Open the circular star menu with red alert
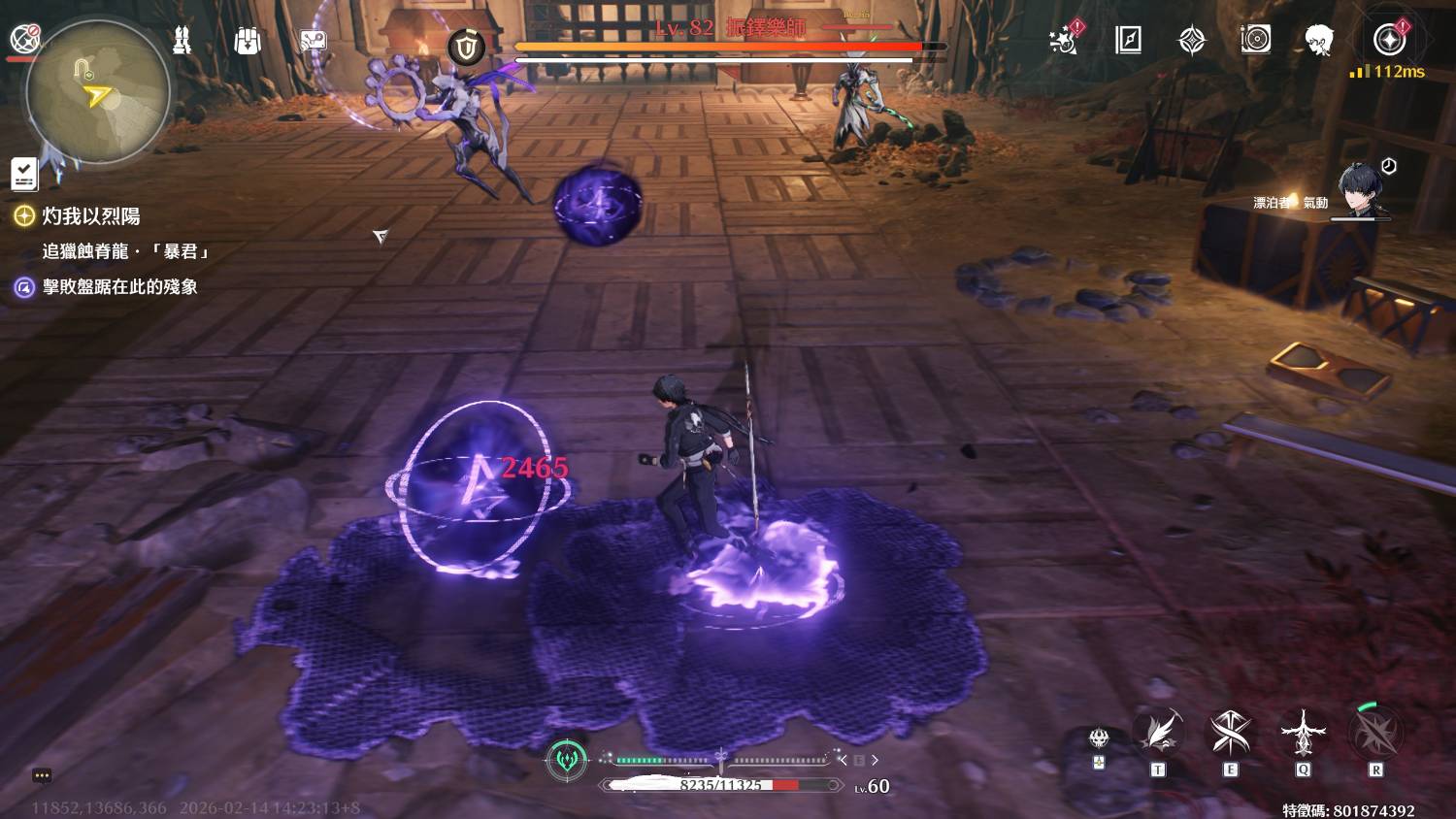This screenshot has width=1456, height=819. (x=1389, y=40)
